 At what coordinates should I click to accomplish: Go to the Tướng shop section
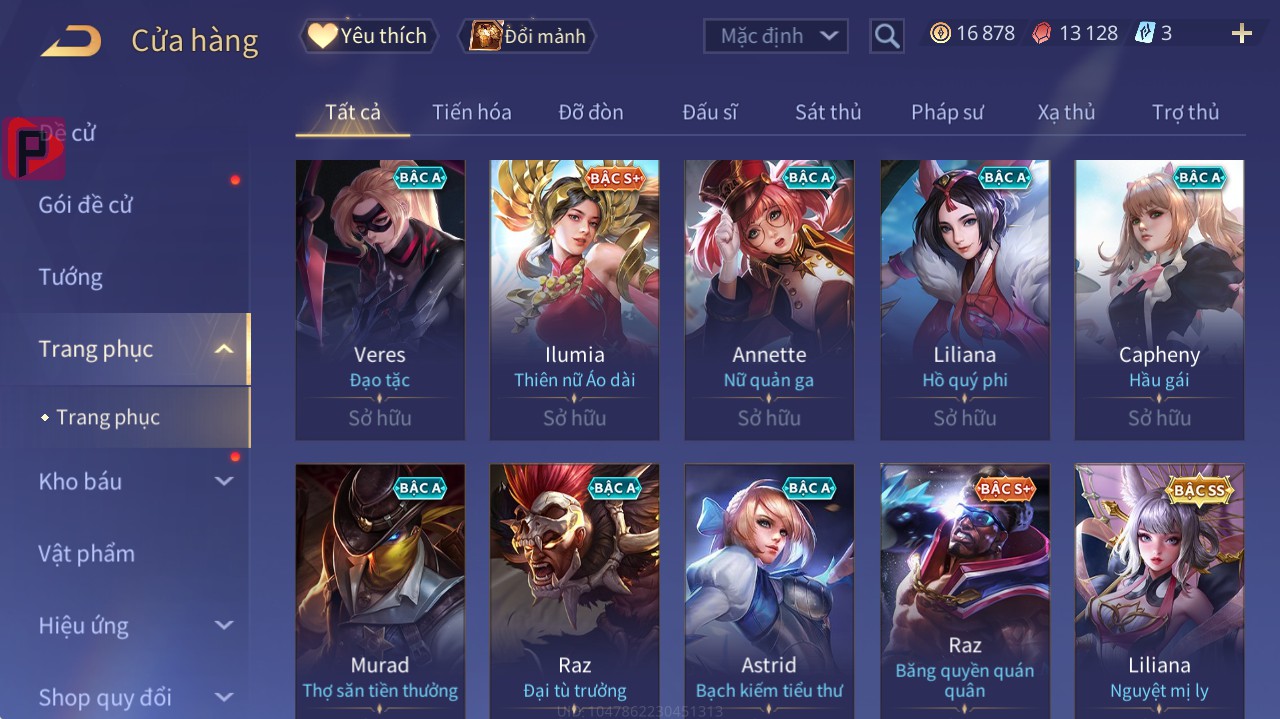[71, 277]
